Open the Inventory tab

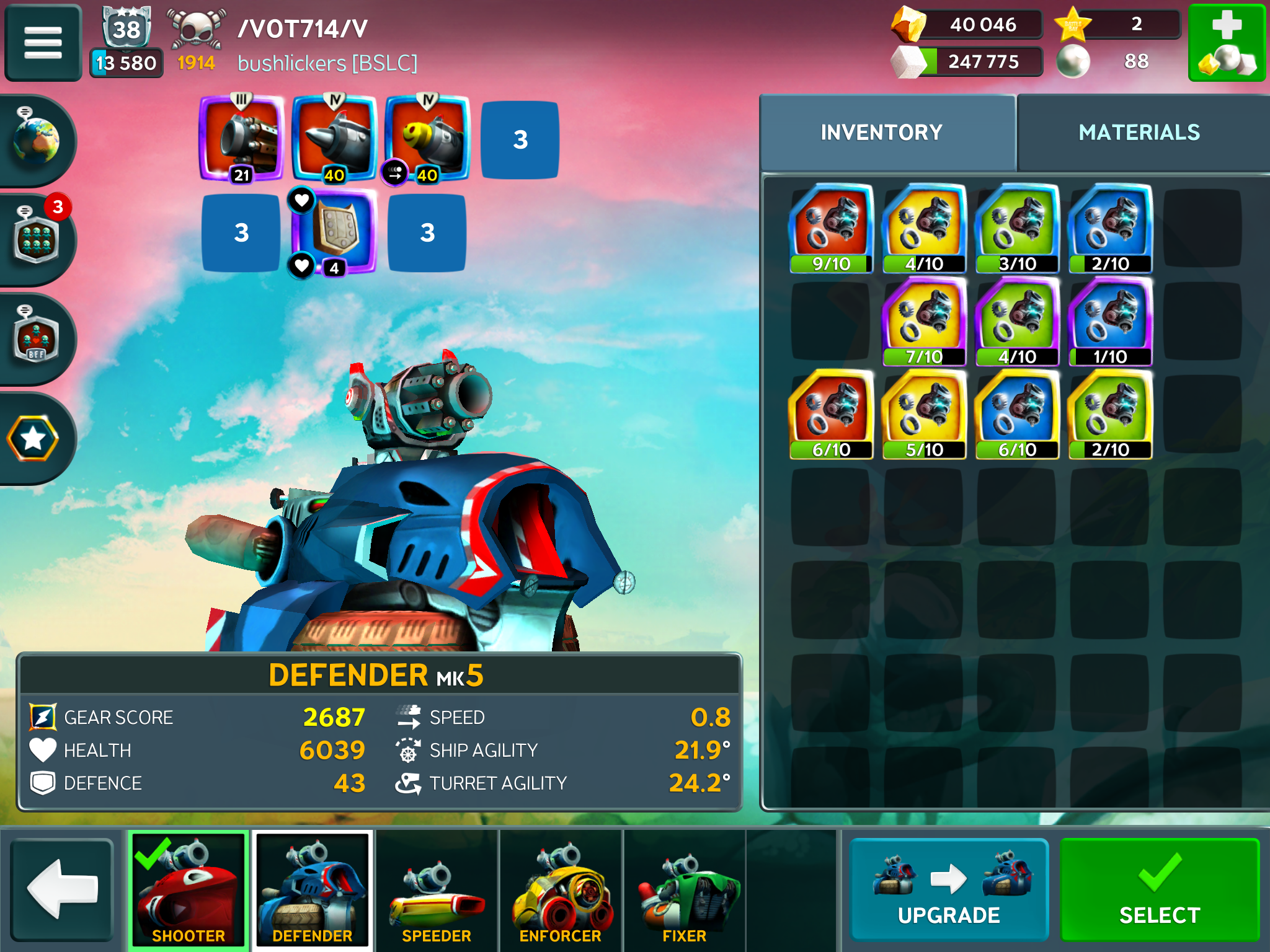[x=881, y=133]
